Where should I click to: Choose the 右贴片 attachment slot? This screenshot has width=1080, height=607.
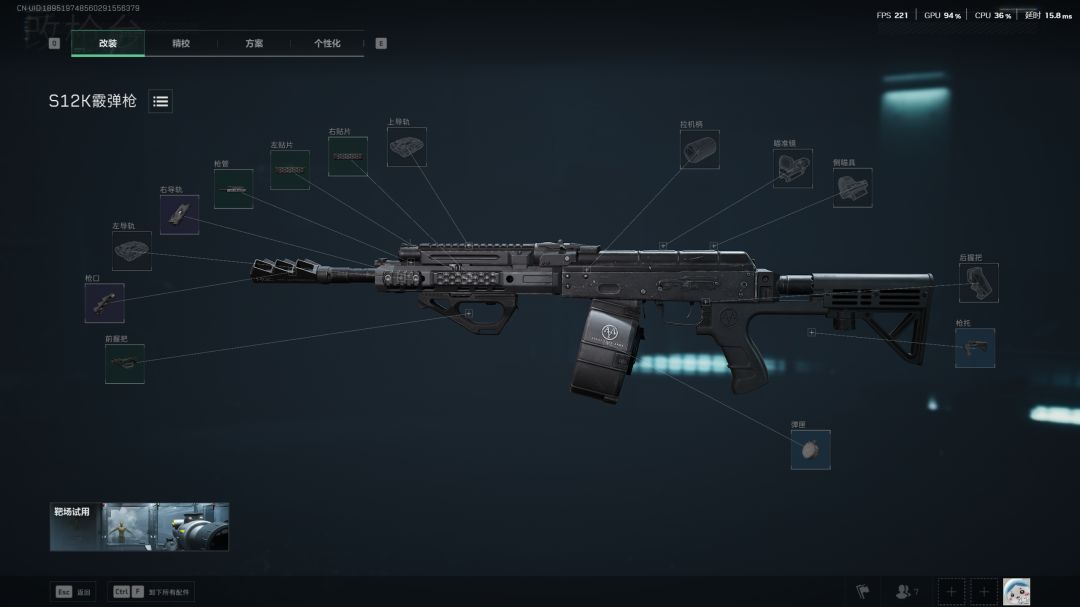click(348, 157)
